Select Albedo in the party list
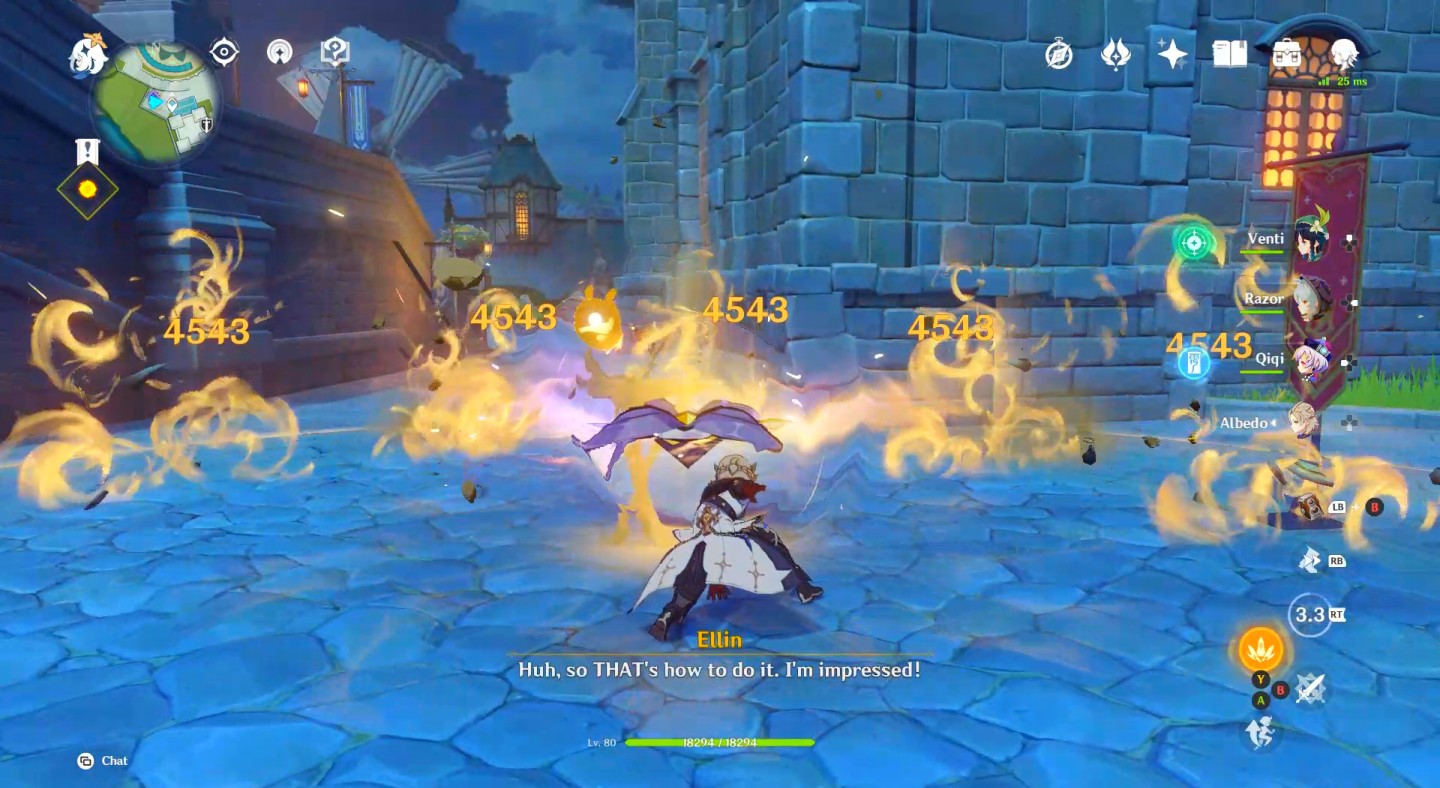The image size is (1440, 788). tap(1305, 423)
